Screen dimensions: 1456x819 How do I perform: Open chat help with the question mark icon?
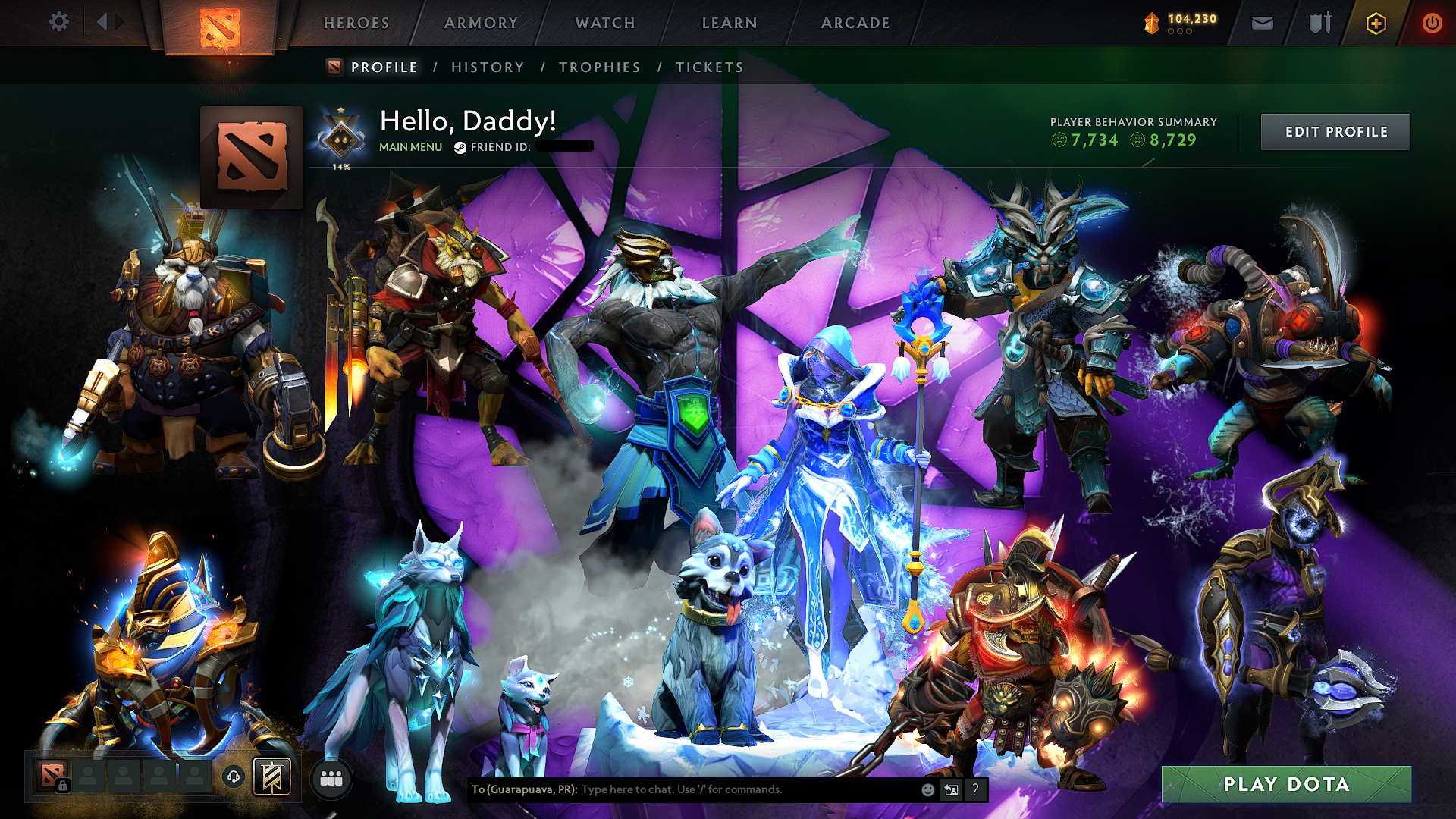pos(975,789)
